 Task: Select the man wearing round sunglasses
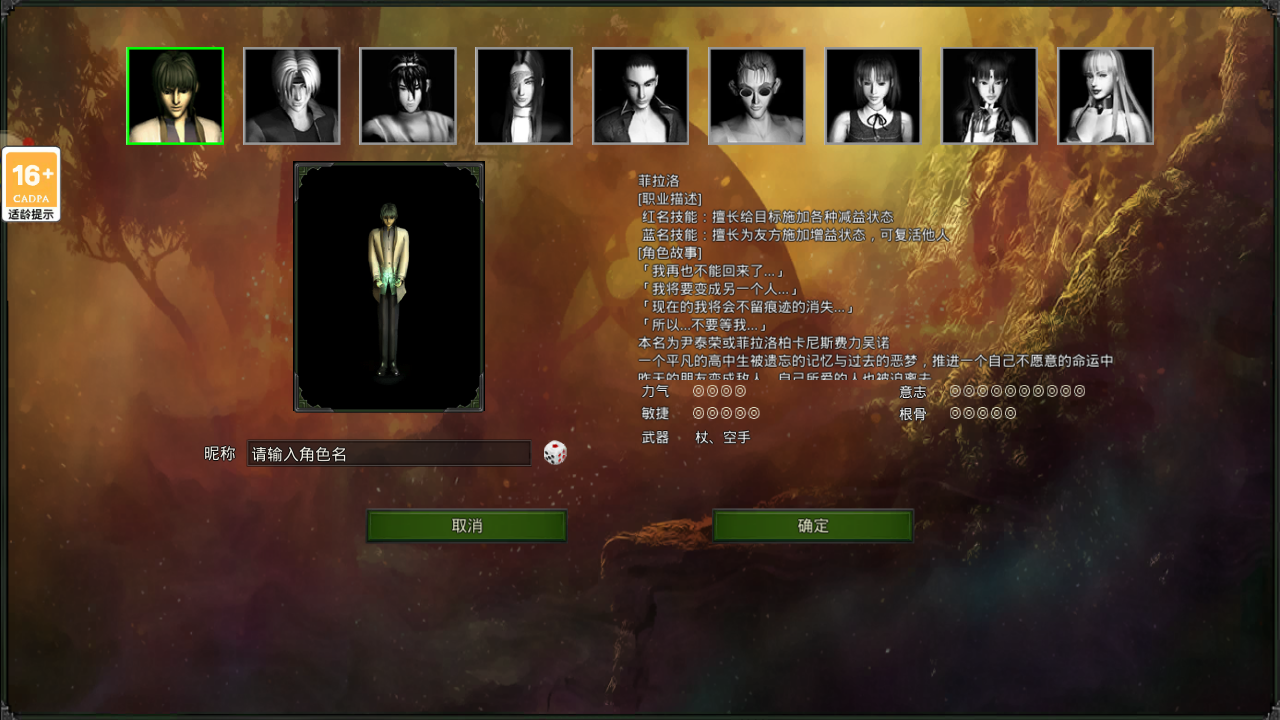coord(757,96)
